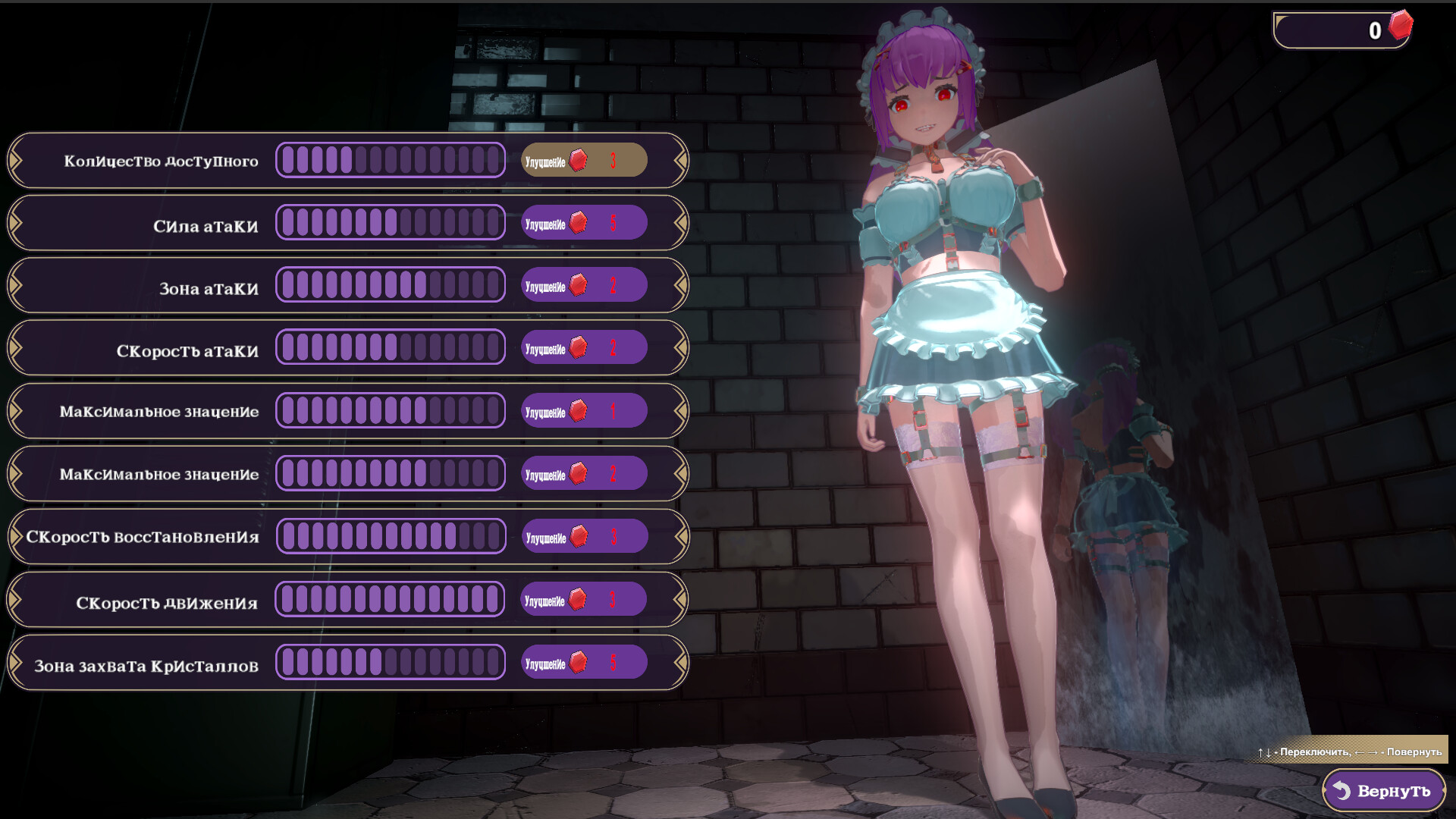Image resolution: width=1456 pixels, height=819 pixels.
Task: Click the gem icon on Зона захвата кристаллов upgrade
Action: [x=579, y=661]
